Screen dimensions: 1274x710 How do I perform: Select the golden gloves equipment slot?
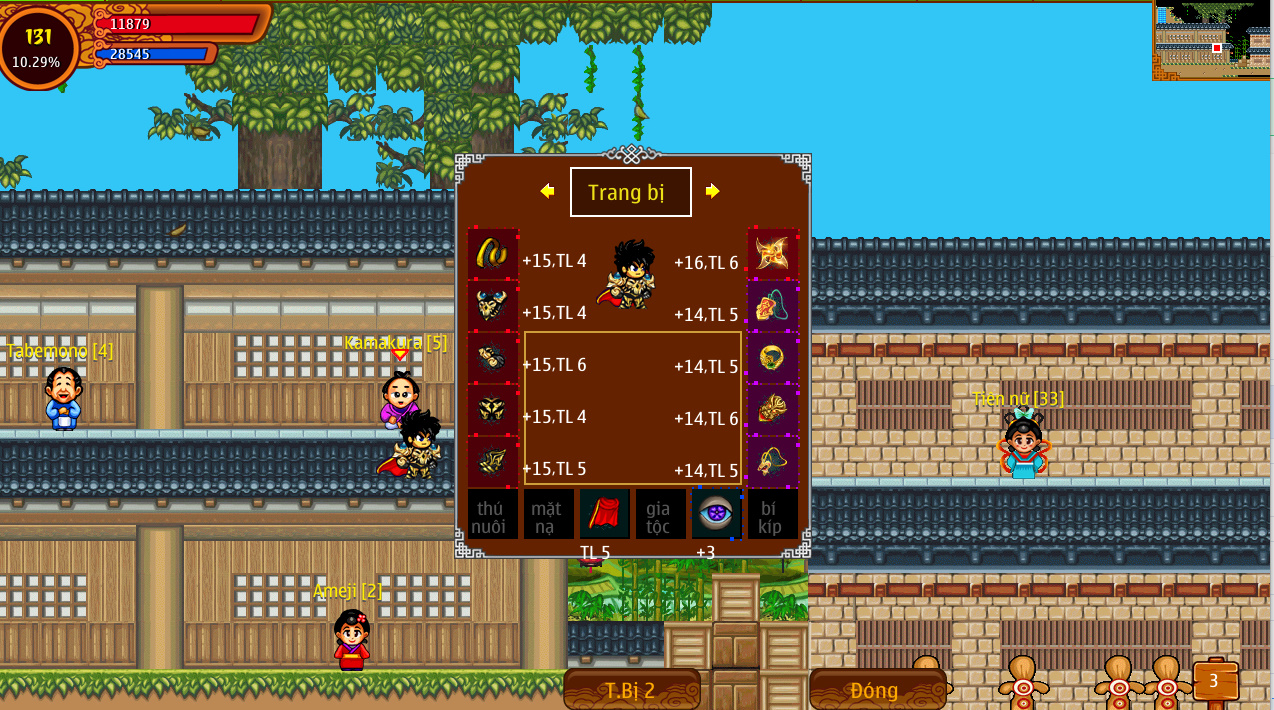pos(493,357)
